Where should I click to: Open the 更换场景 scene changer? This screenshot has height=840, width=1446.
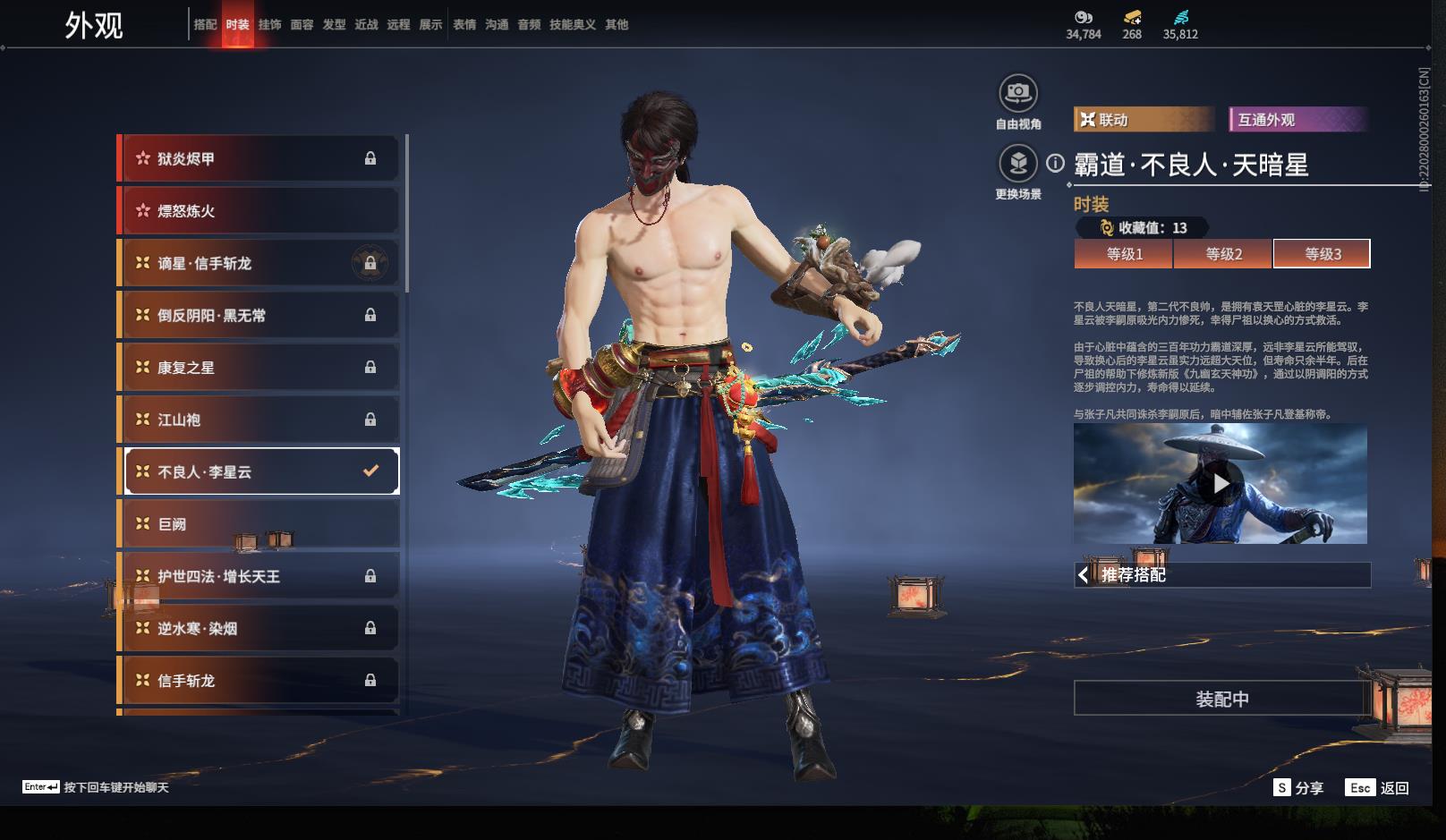pyautogui.click(x=1017, y=164)
